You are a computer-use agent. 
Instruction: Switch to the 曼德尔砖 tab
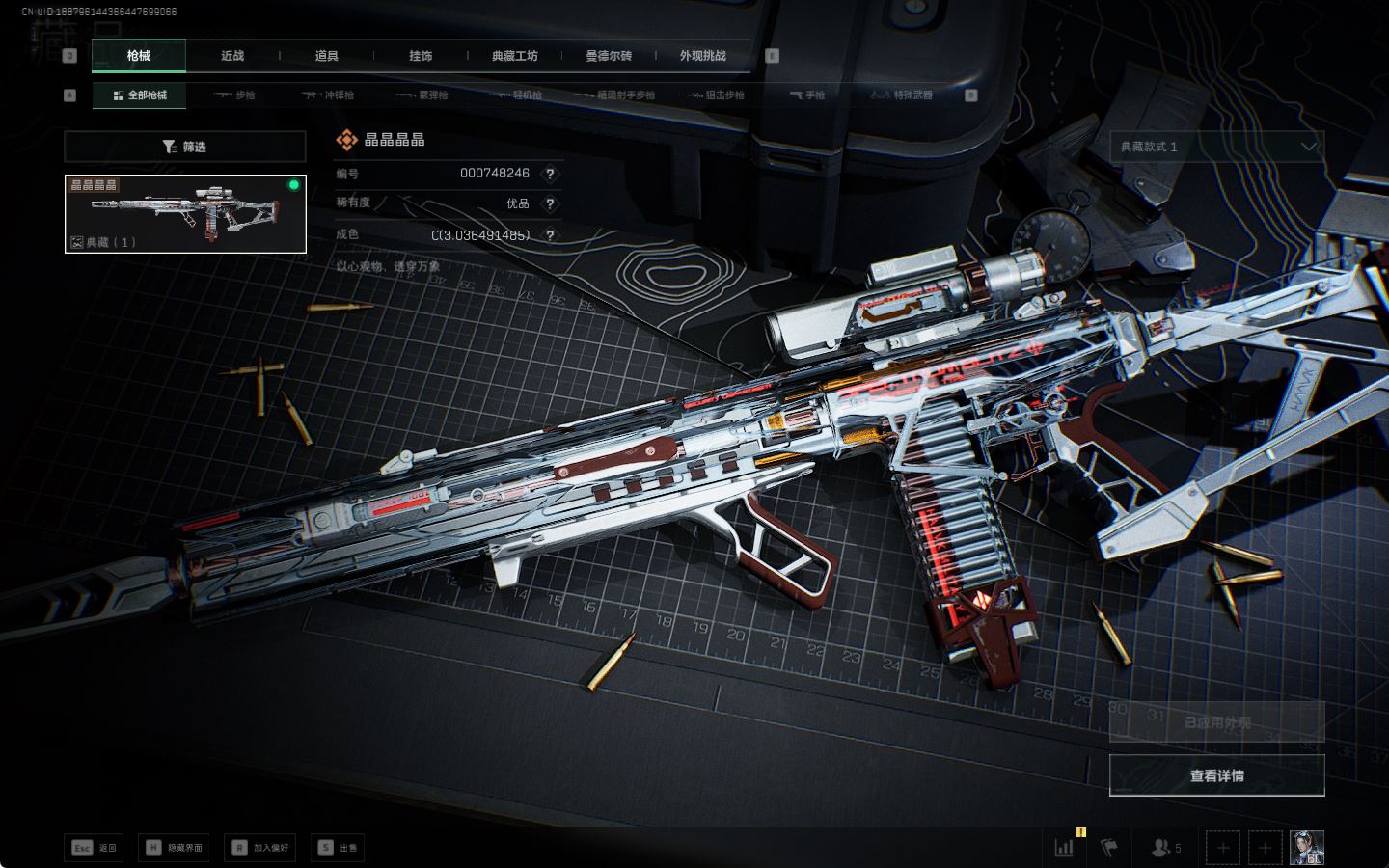click(x=609, y=56)
